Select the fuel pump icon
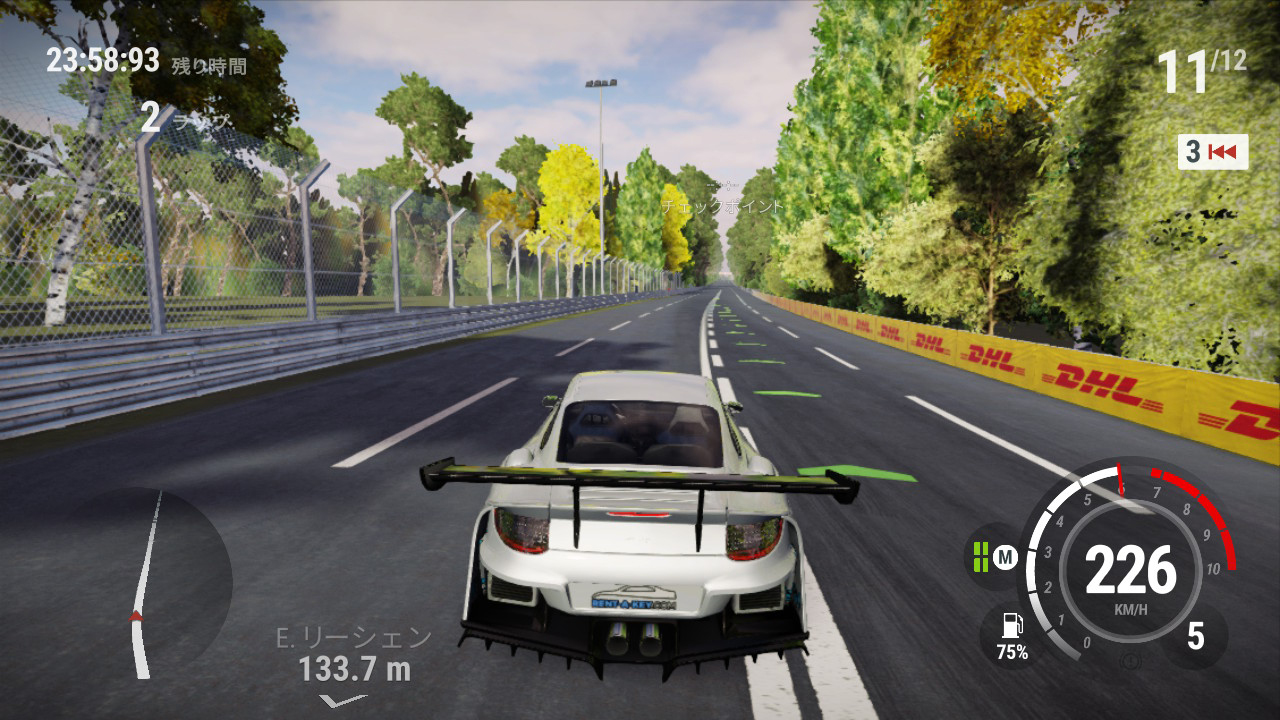 [1011, 626]
